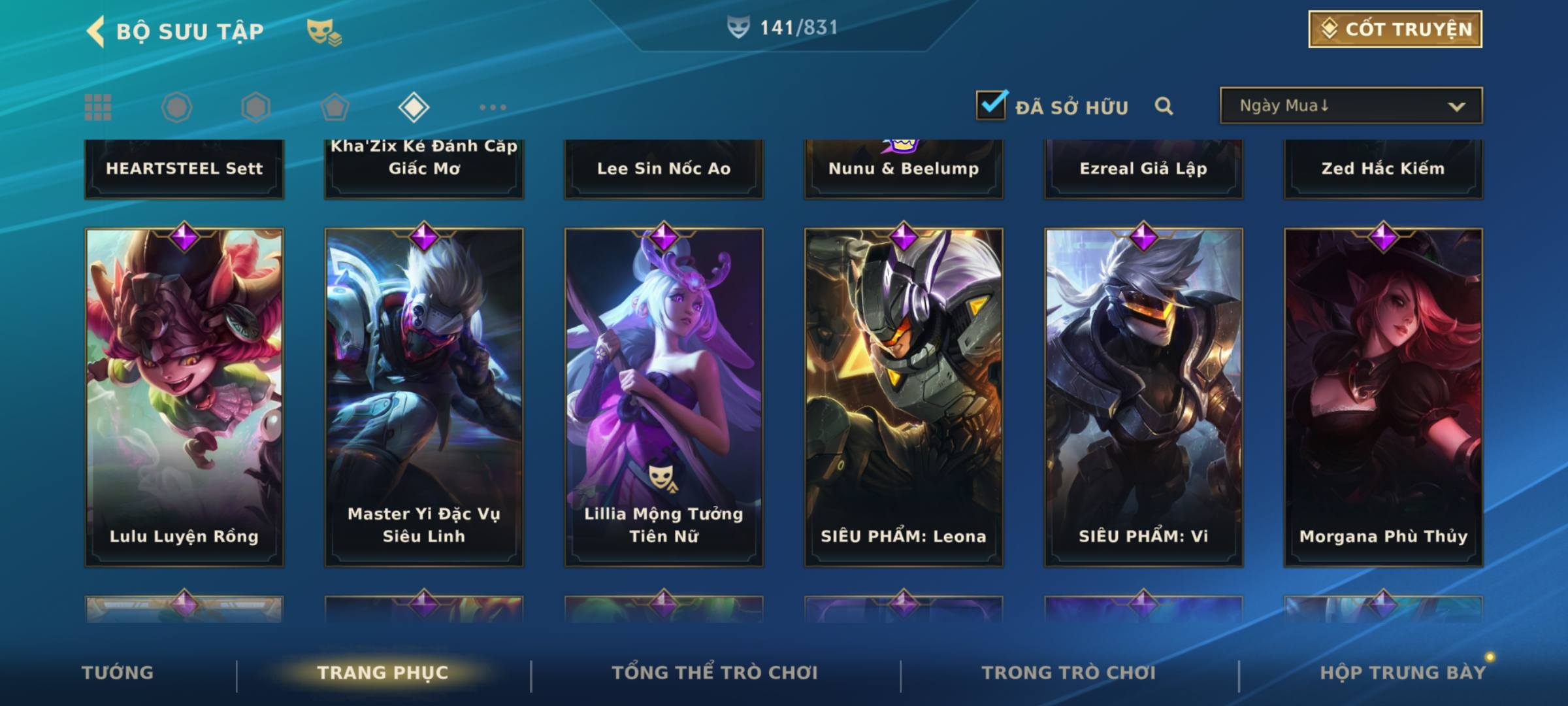This screenshot has width=1568, height=706.
Task: Select the grid all-rarities filter
Action: click(x=98, y=107)
